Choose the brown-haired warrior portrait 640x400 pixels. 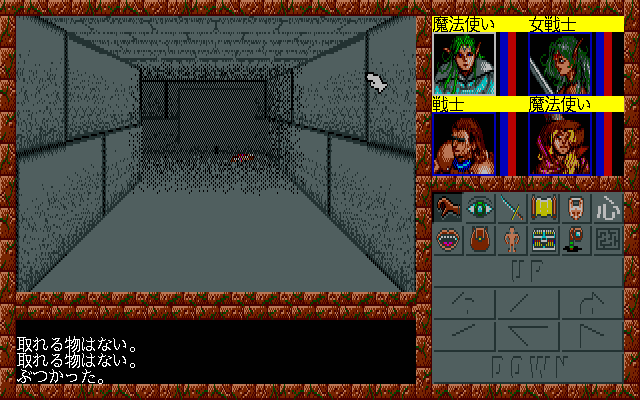point(464,143)
